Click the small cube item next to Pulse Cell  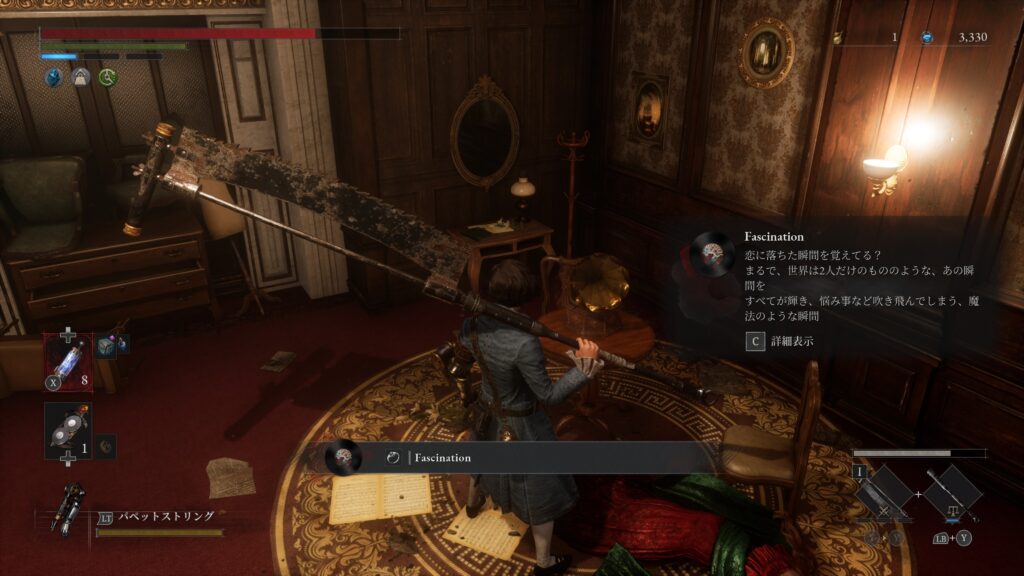[x=109, y=344]
